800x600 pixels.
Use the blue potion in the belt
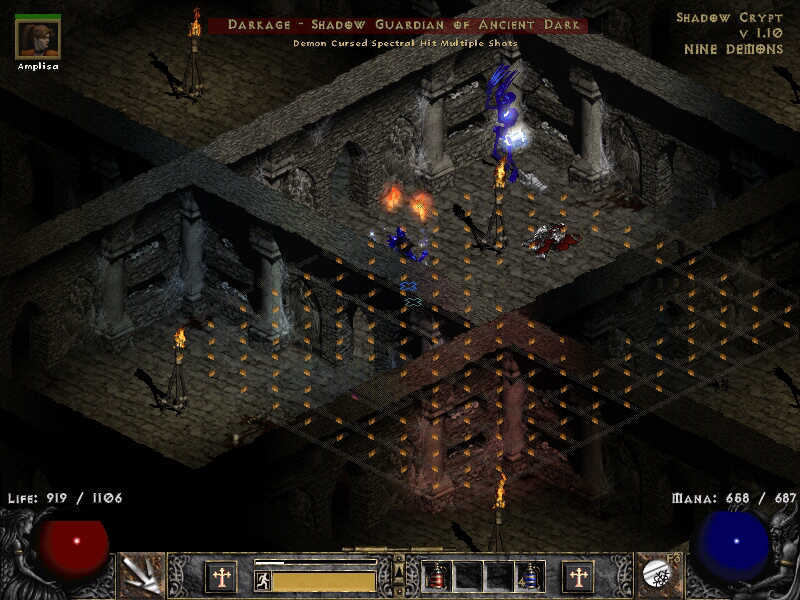tap(529, 576)
